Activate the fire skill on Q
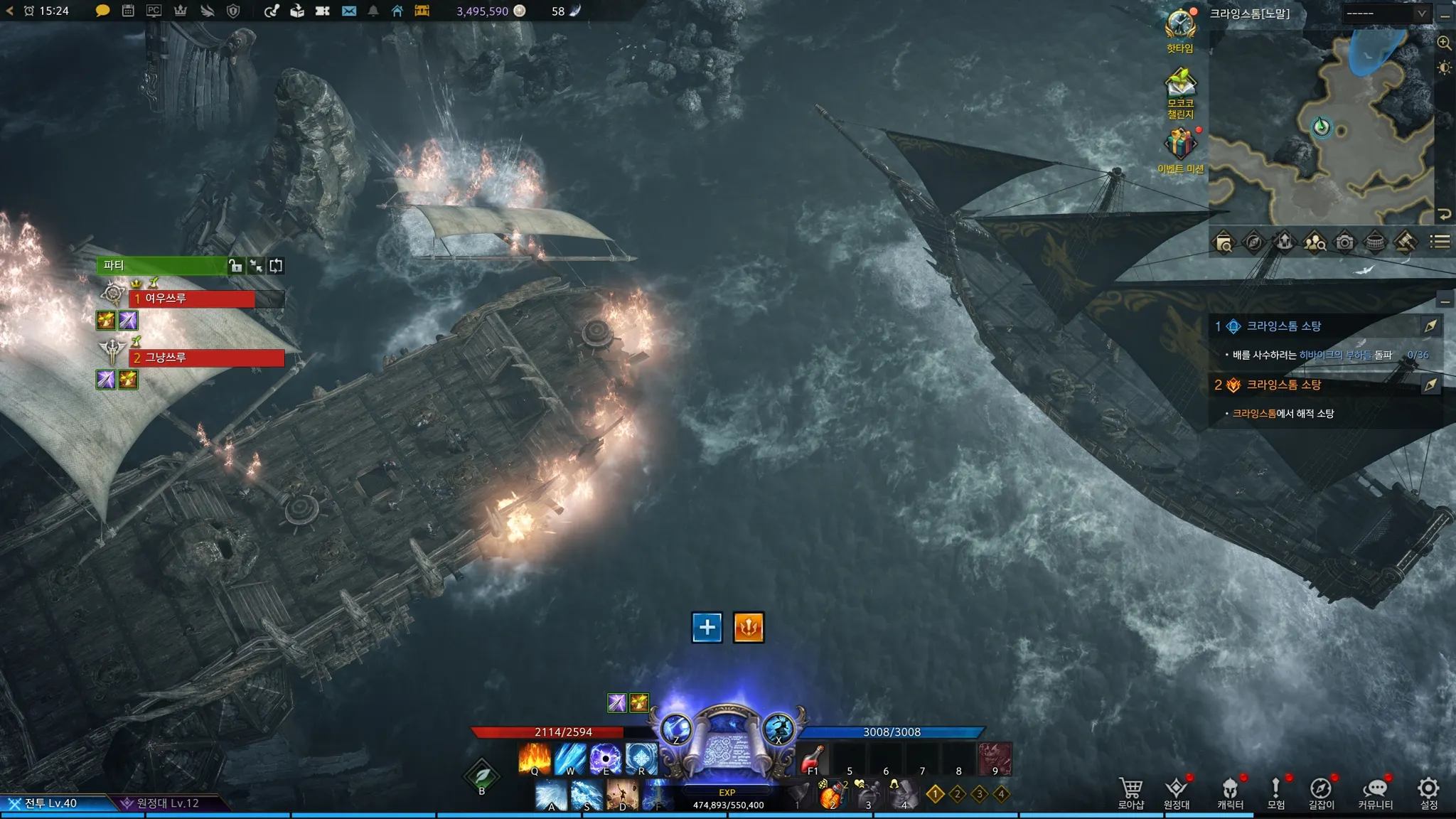The width and height of the screenshot is (1456, 819). click(x=535, y=759)
